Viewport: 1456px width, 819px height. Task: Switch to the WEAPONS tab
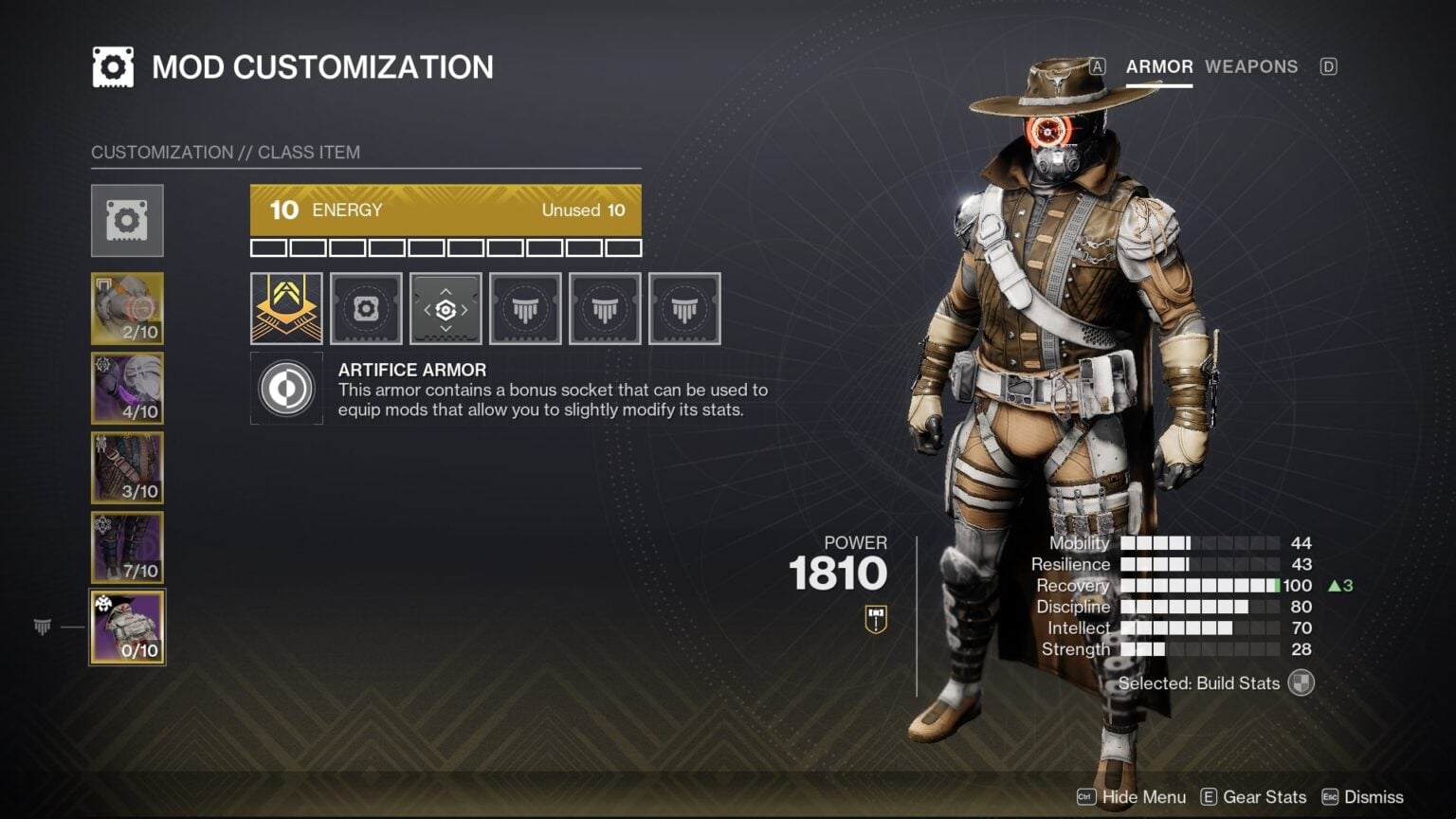(1251, 66)
